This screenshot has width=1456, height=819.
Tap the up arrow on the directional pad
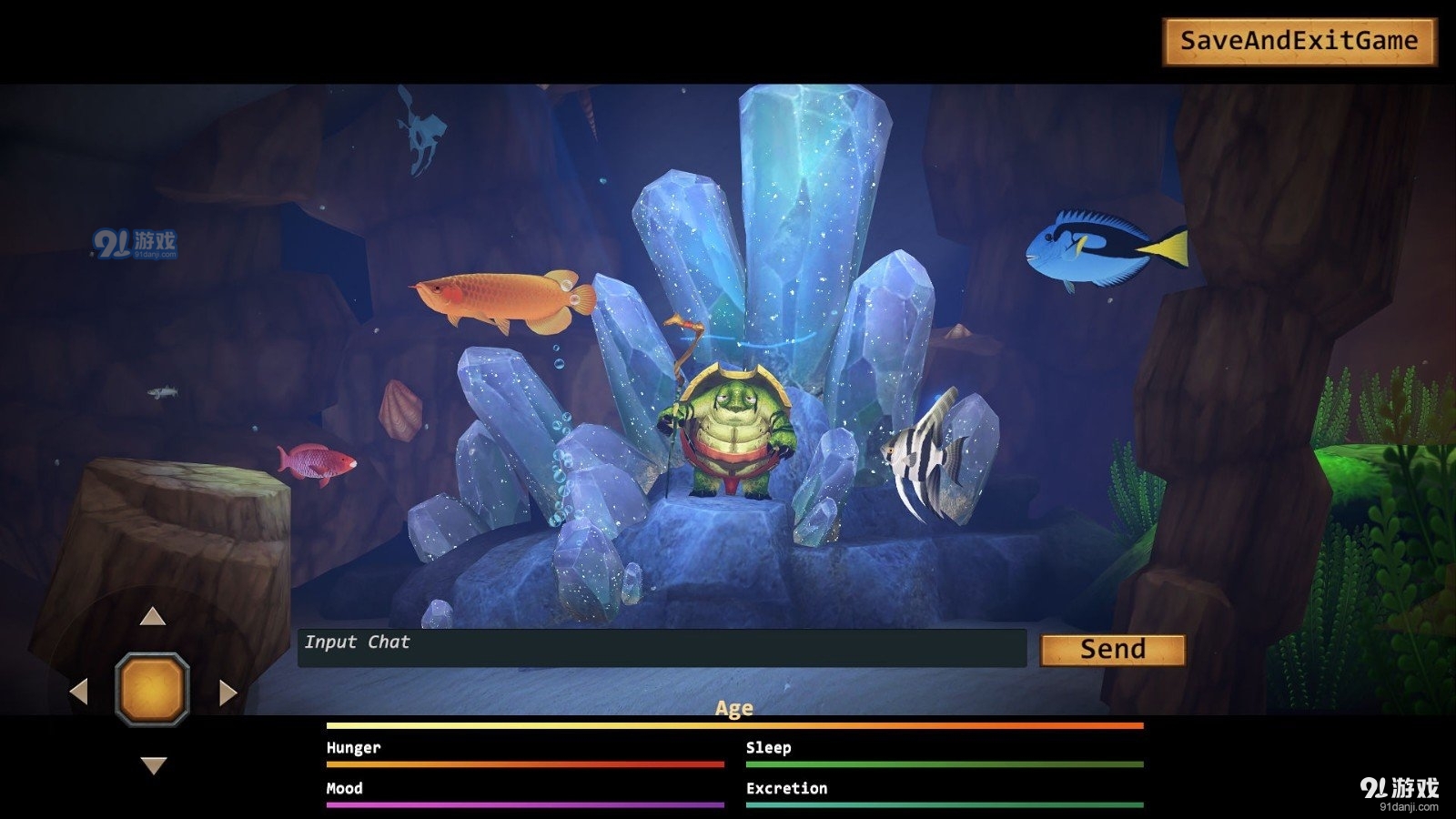(x=153, y=617)
